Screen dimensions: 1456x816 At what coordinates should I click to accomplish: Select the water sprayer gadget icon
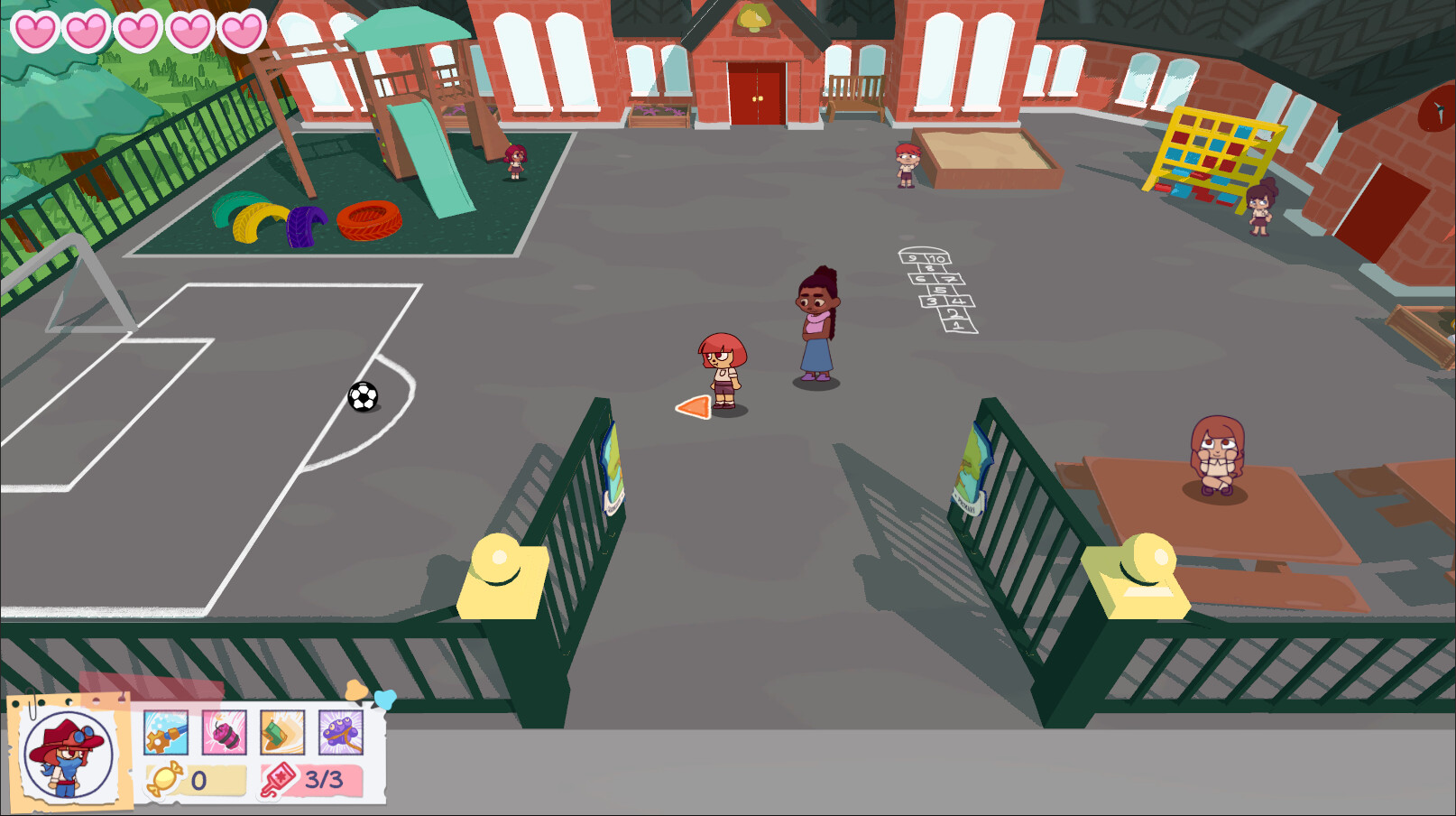[166, 732]
